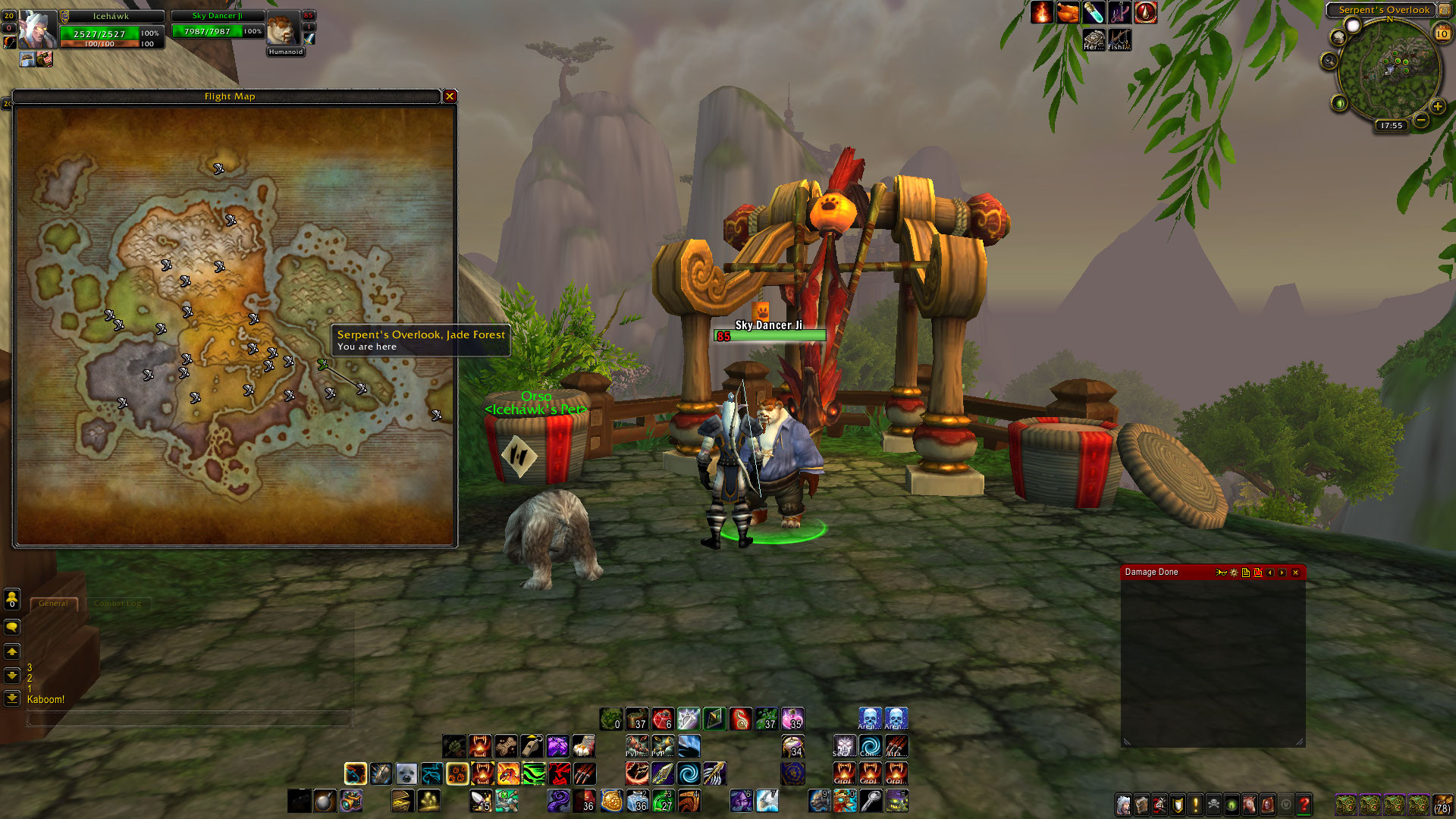Toggle the minimap tracking magnifier button
The height and width of the screenshot is (819, 1456).
coord(1329,61)
